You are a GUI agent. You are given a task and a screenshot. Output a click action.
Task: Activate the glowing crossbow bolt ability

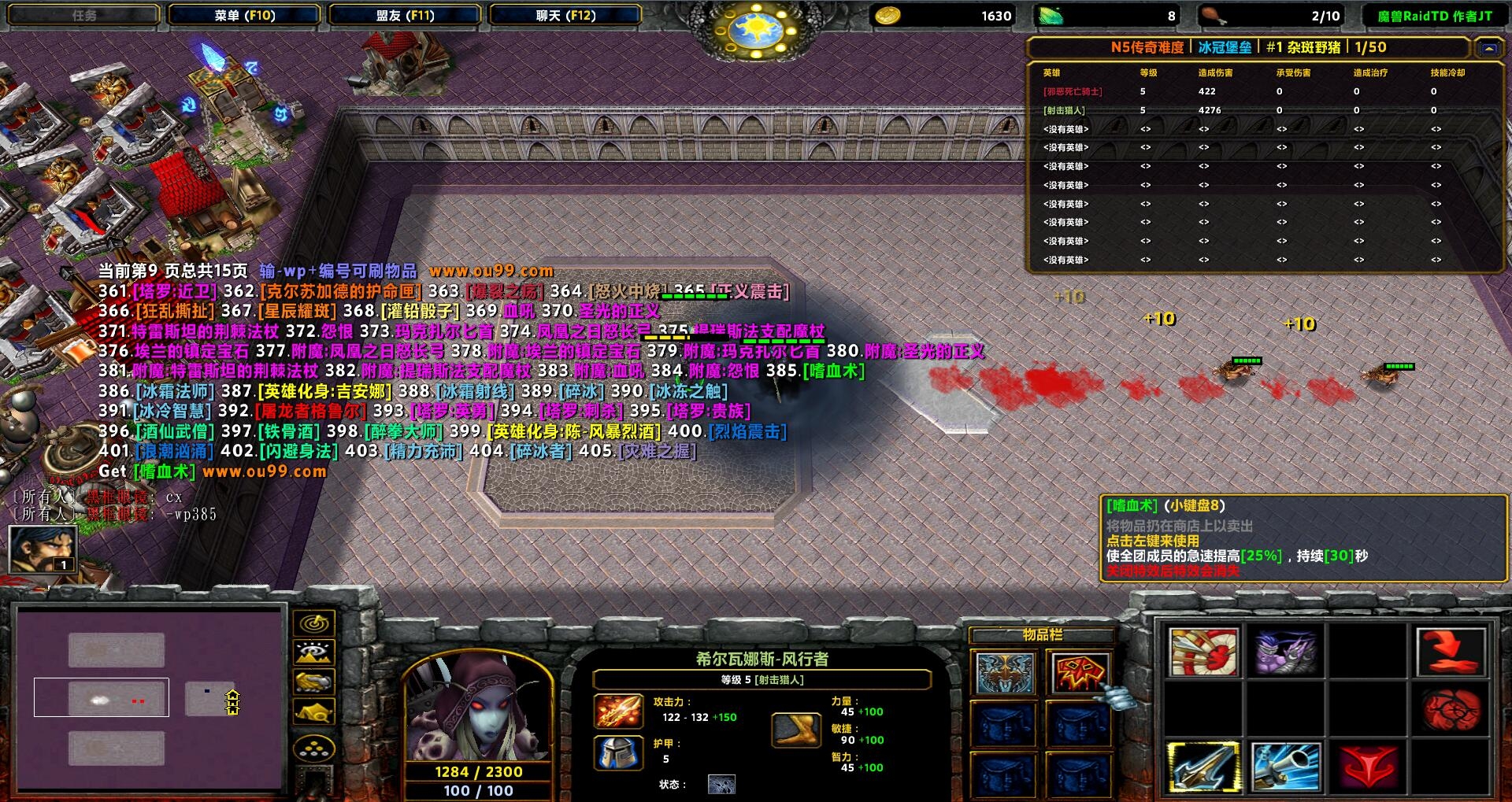[x=1203, y=767]
